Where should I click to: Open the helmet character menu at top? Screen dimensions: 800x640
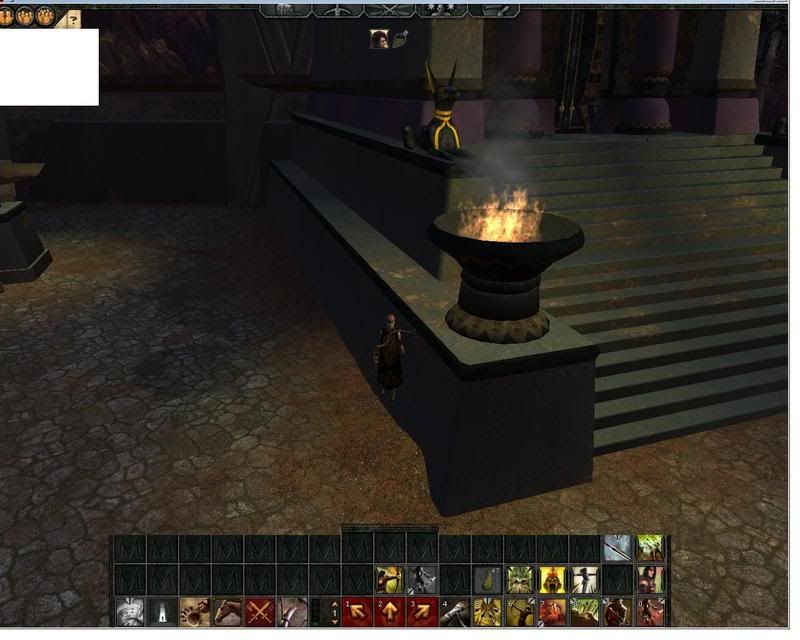284,9
